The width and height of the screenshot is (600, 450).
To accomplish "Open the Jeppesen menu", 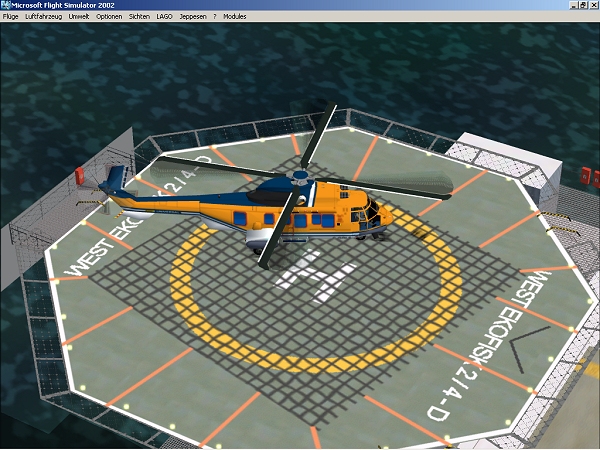I will click(x=192, y=17).
